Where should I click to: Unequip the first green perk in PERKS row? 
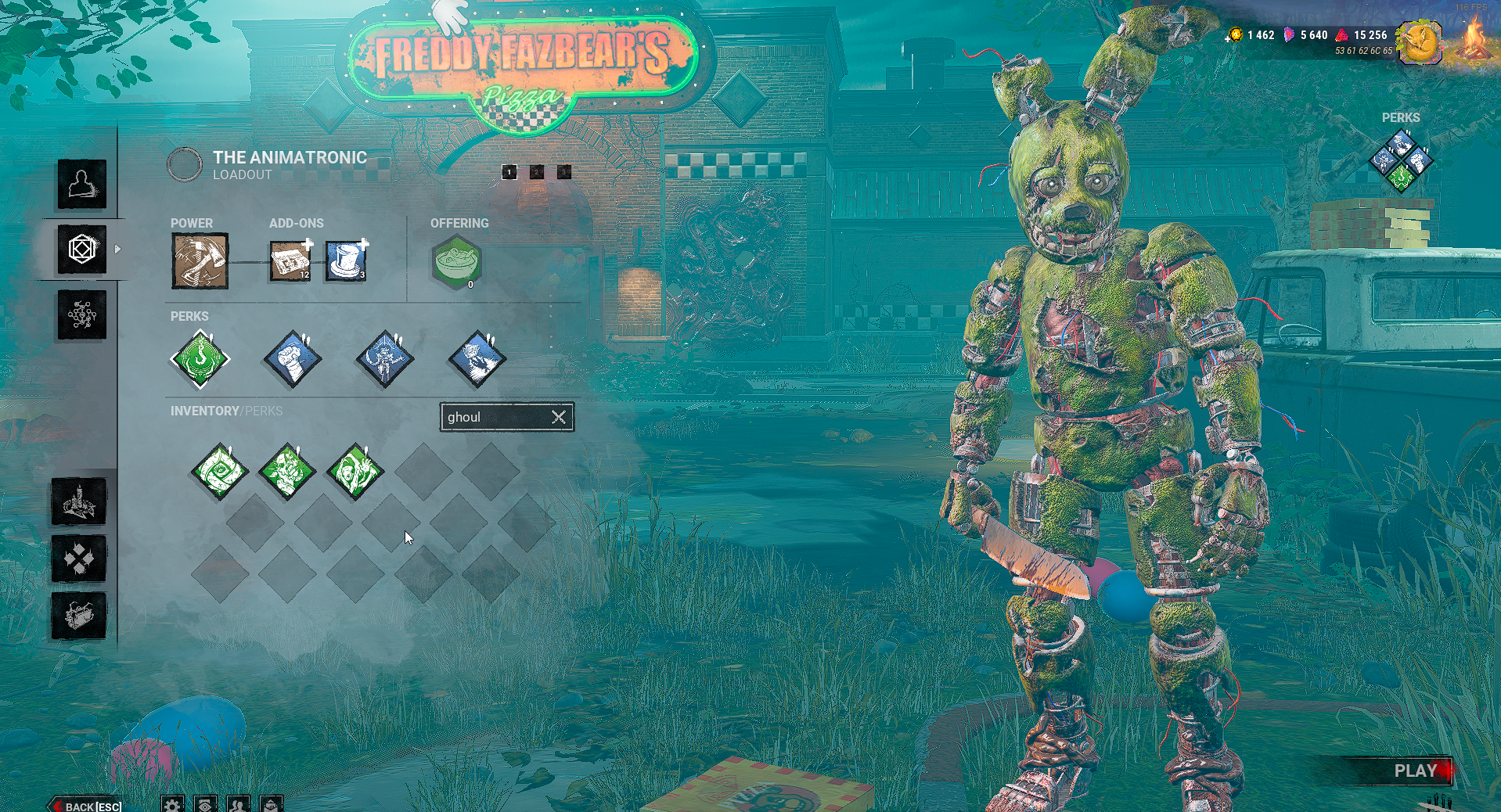click(200, 359)
